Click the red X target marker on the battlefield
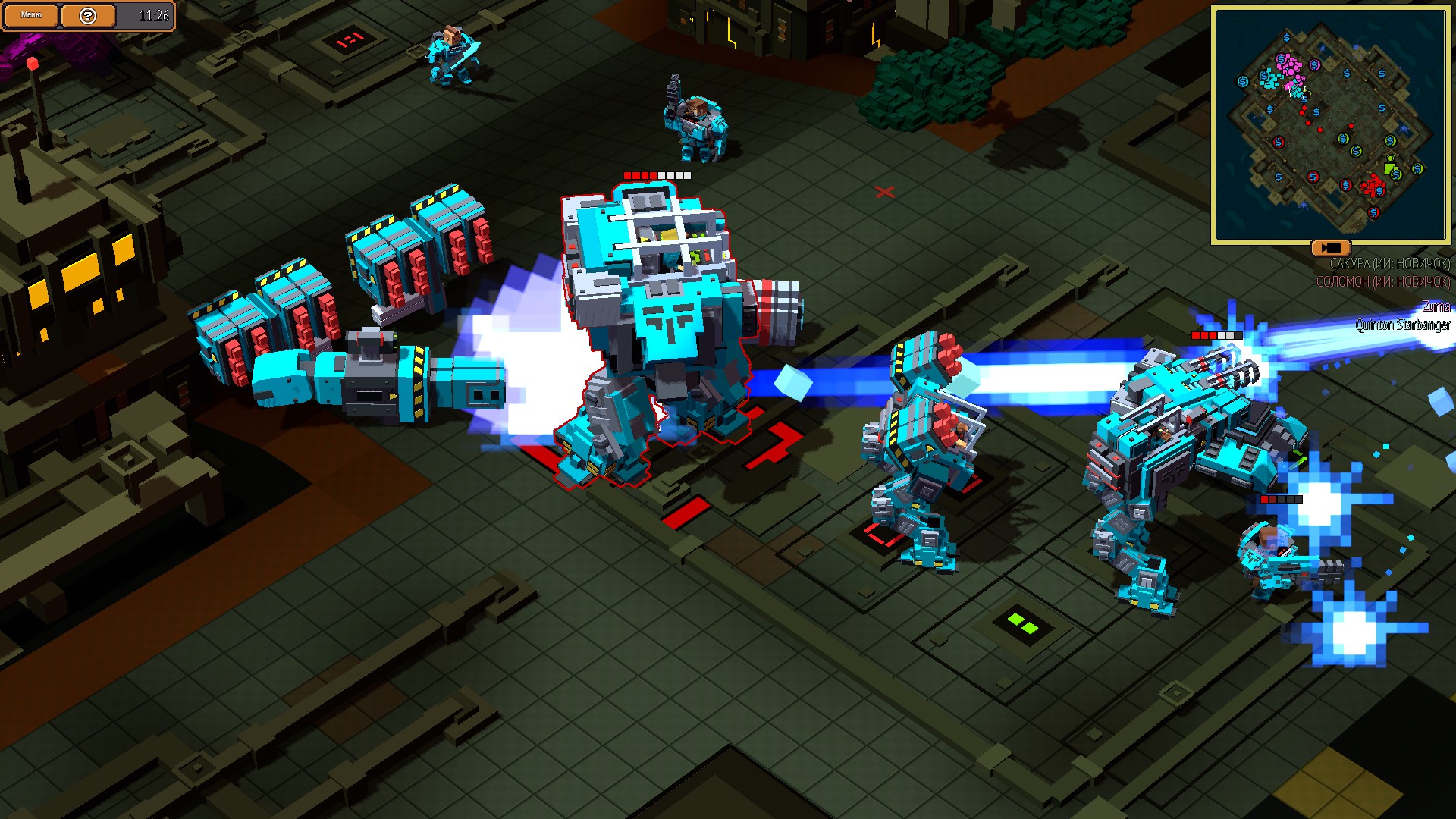Screen dimensions: 1456x819 tap(884, 193)
